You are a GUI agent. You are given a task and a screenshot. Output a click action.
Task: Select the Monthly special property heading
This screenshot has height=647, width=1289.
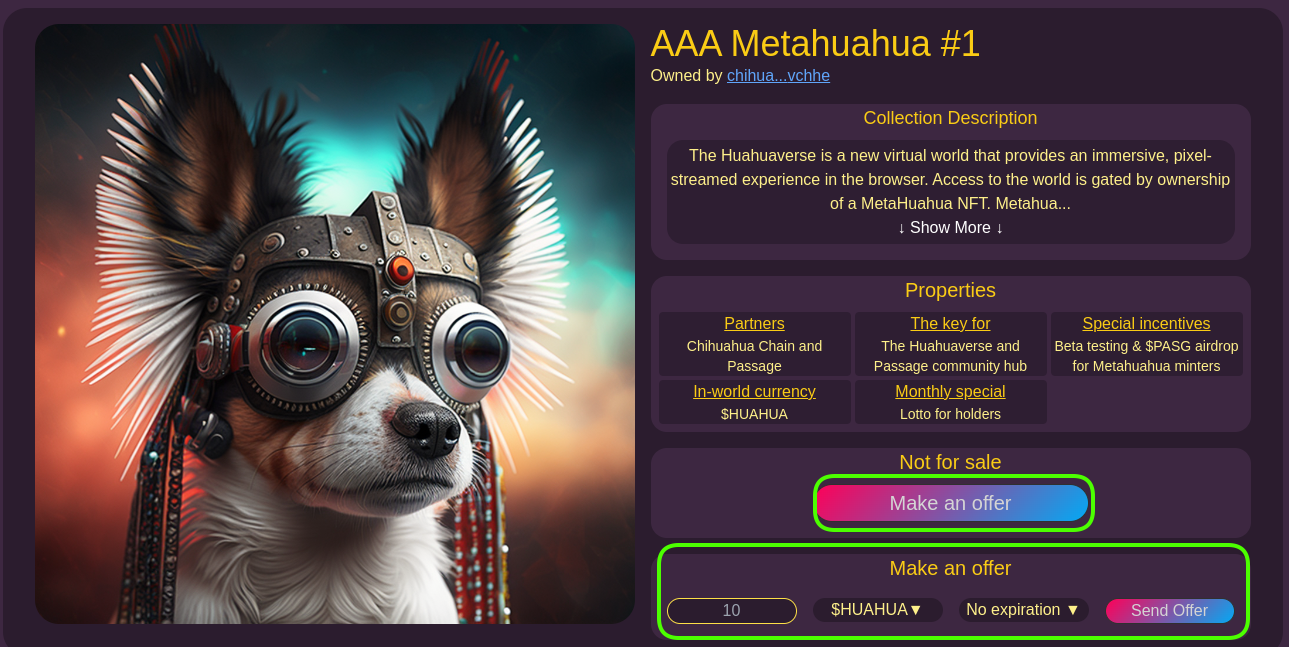pyautogui.click(x=950, y=392)
